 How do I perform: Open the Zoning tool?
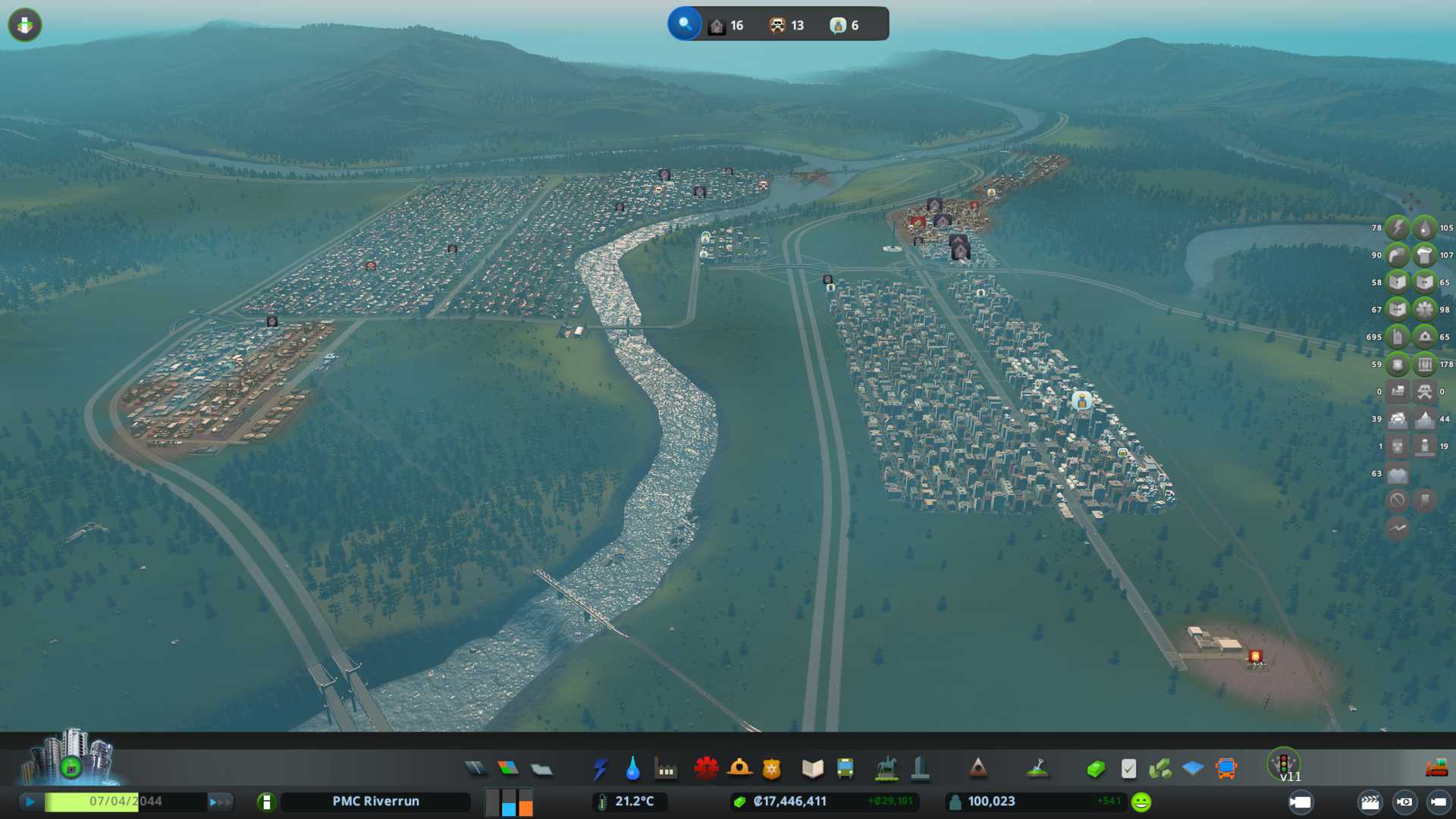pos(508,769)
